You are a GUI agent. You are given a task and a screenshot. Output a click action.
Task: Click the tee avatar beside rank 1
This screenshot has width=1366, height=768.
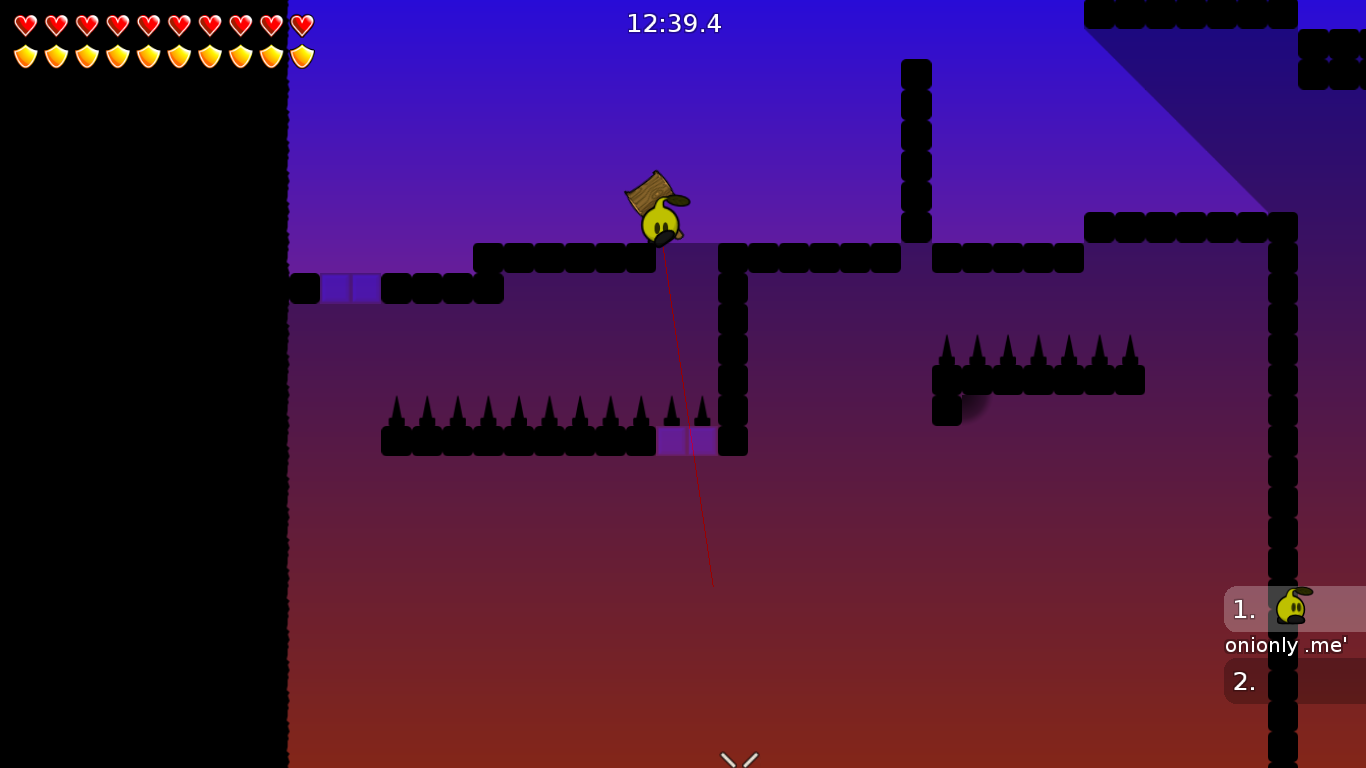1292,607
